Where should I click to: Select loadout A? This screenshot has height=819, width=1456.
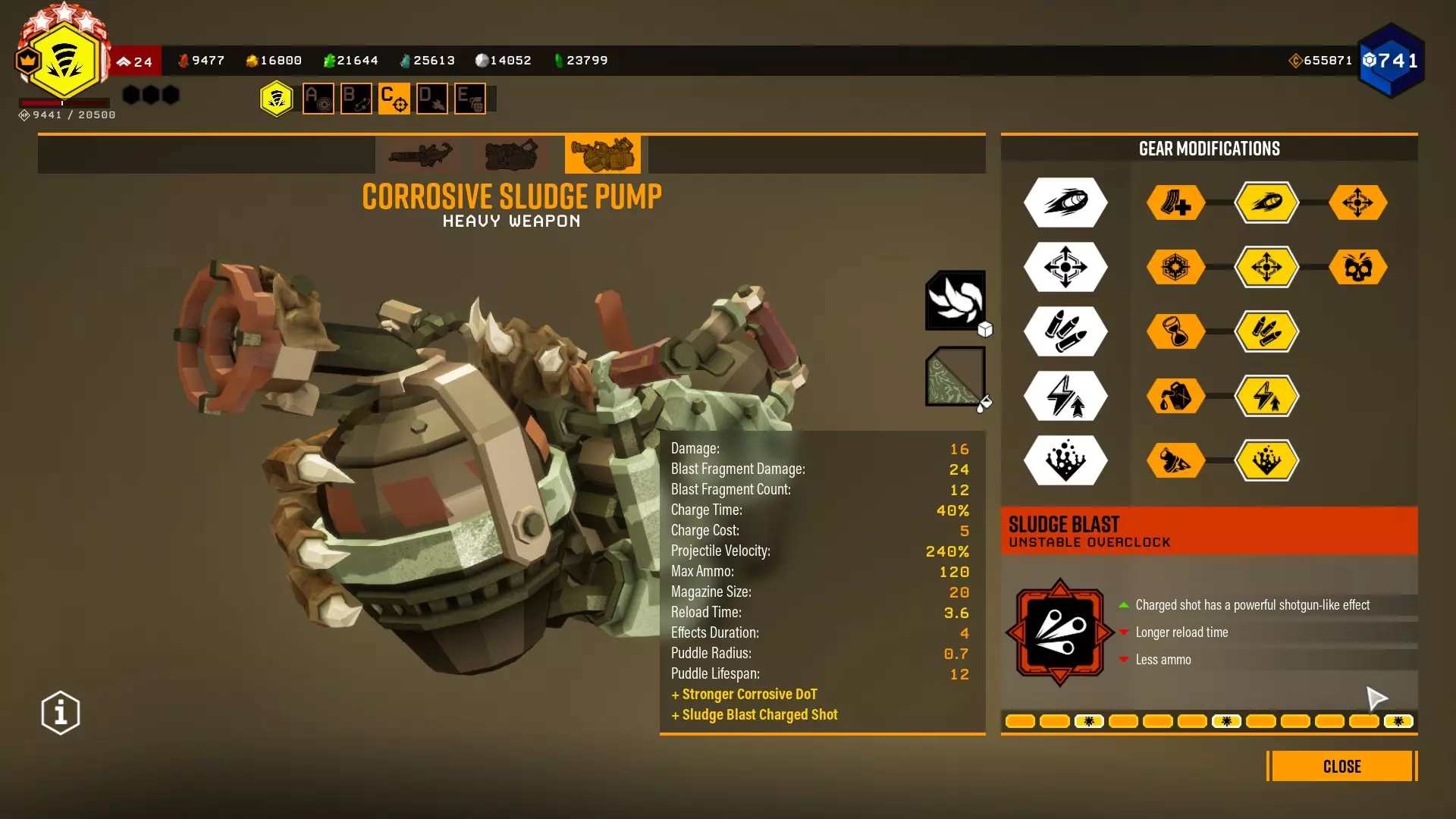(x=318, y=99)
